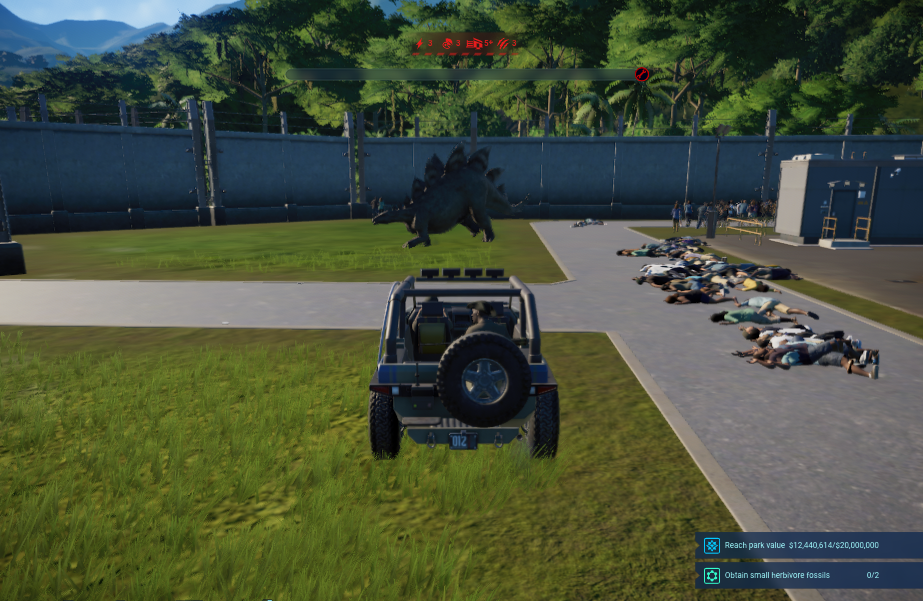The image size is (923, 601).
Task: Open the red dinosaur head alert
Action: (x=446, y=43)
